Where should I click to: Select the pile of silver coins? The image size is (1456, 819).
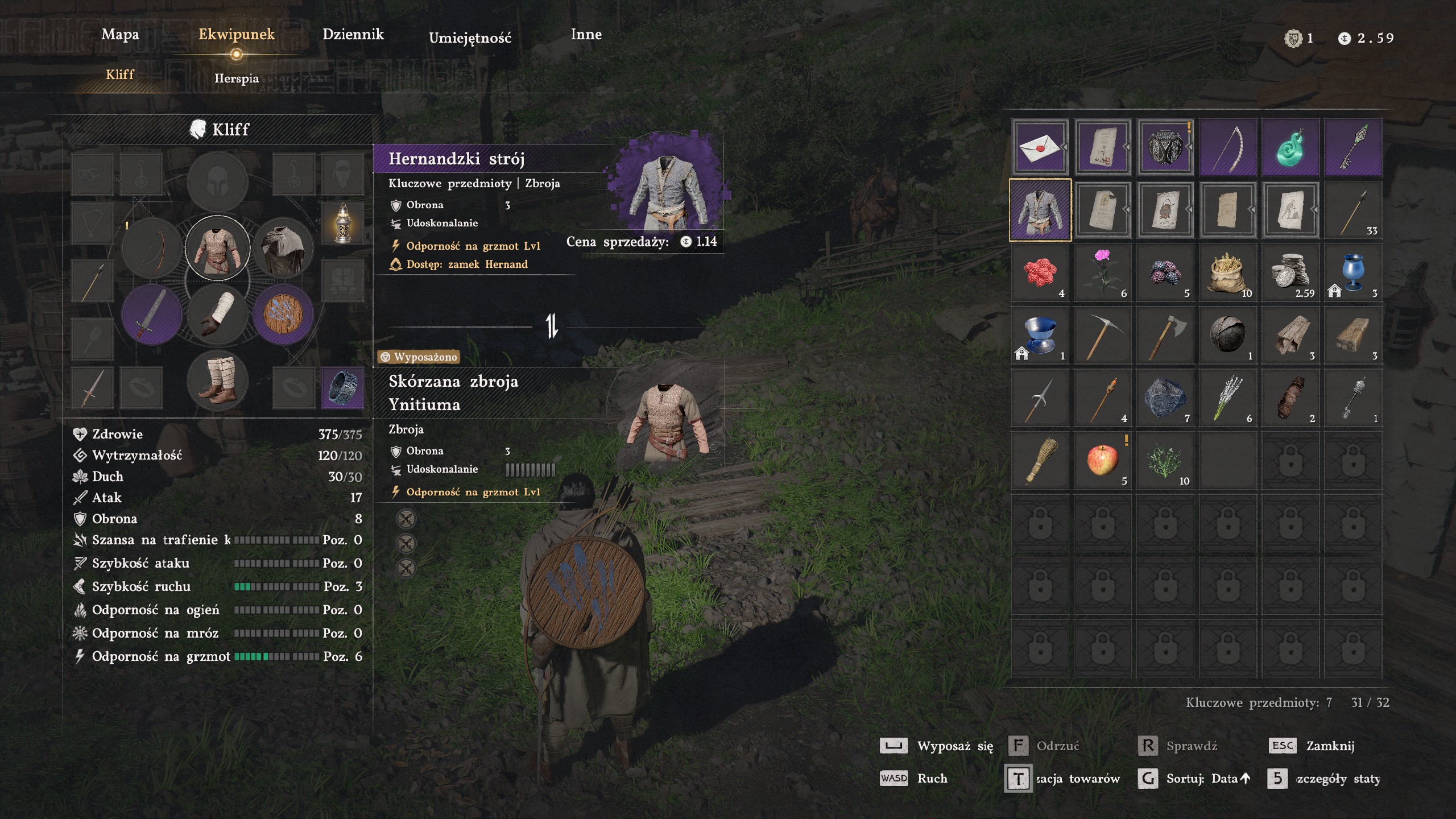(x=1290, y=272)
